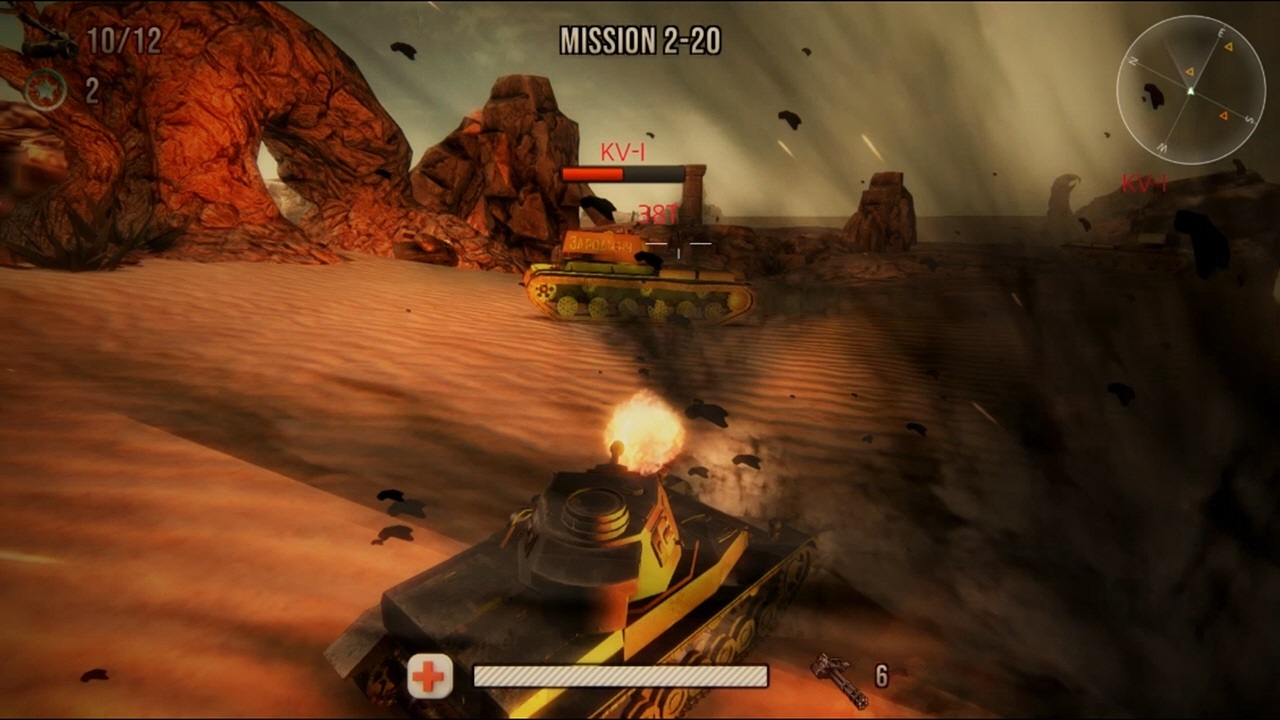Click the upper yellow triangle near compass East
Viewport: 1280px width, 720px height.
tap(1229, 46)
